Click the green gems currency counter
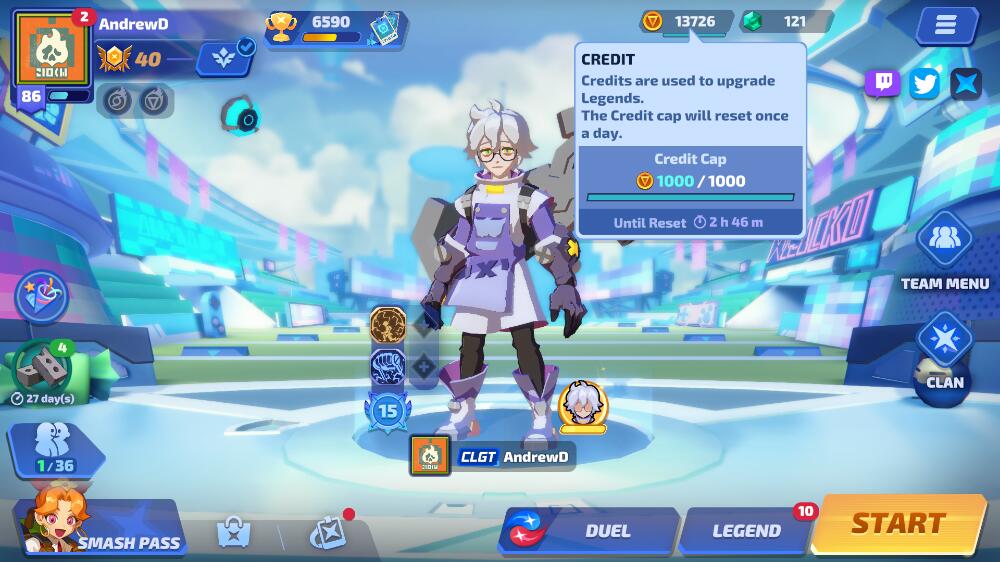The image size is (1000, 562). tap(785, 21)
